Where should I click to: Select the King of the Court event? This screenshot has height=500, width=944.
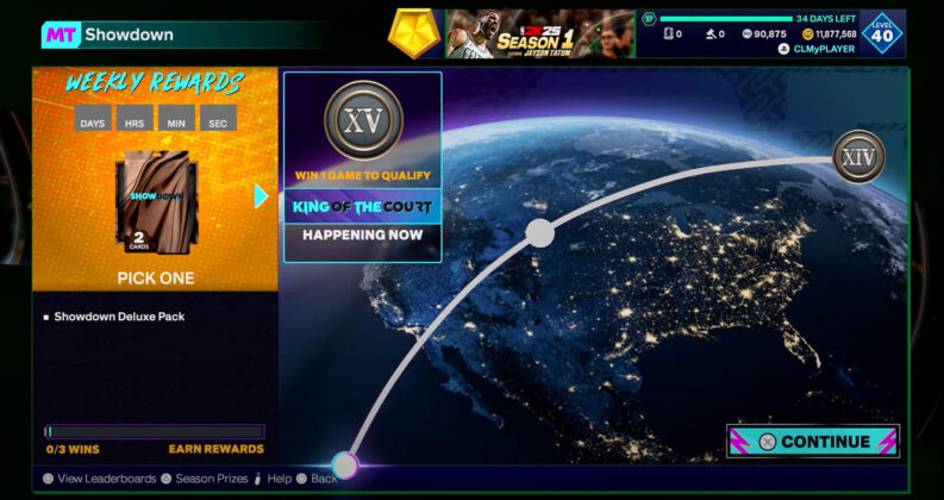tap(362, 207)
